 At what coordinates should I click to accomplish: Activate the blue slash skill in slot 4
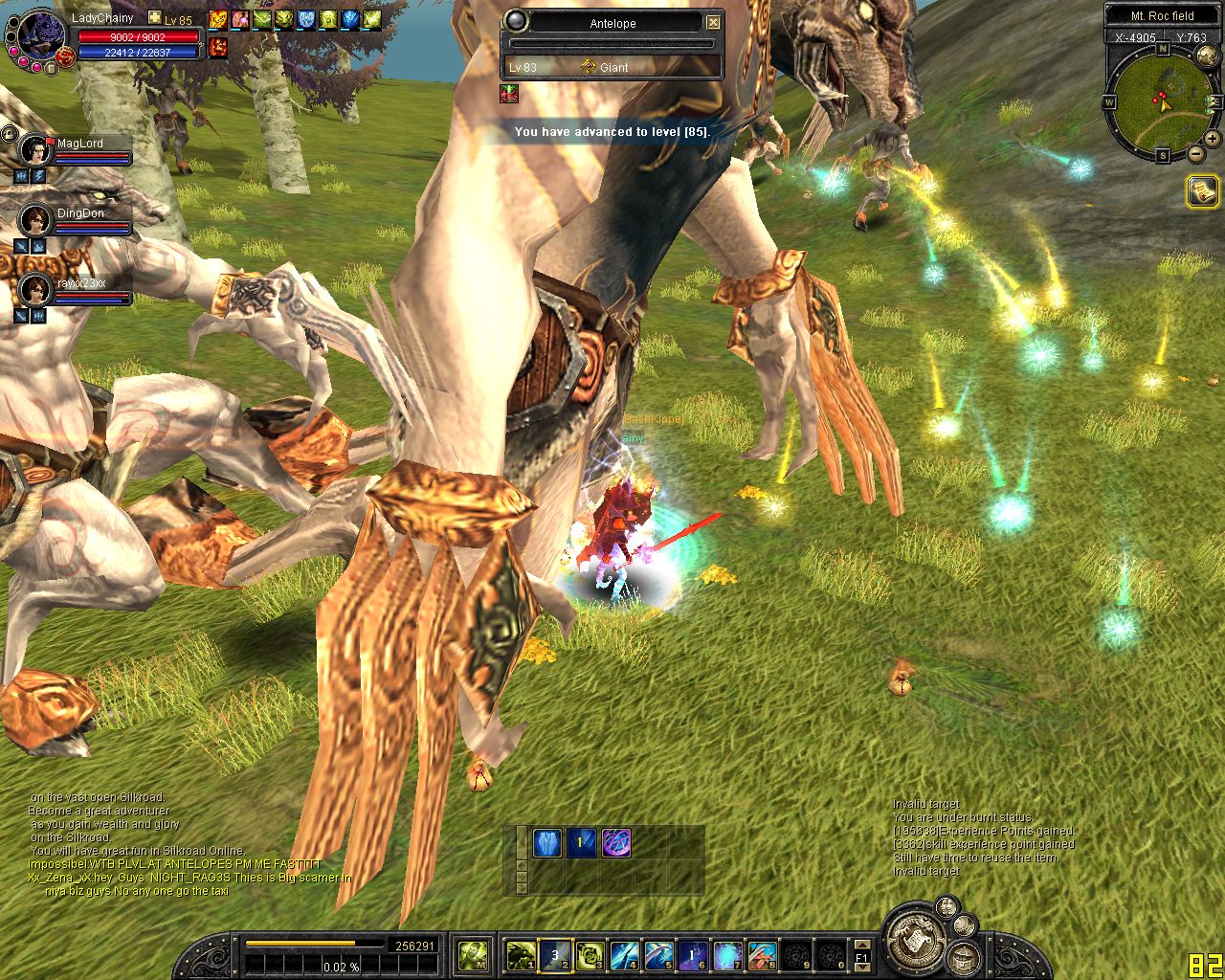(624, 954)
